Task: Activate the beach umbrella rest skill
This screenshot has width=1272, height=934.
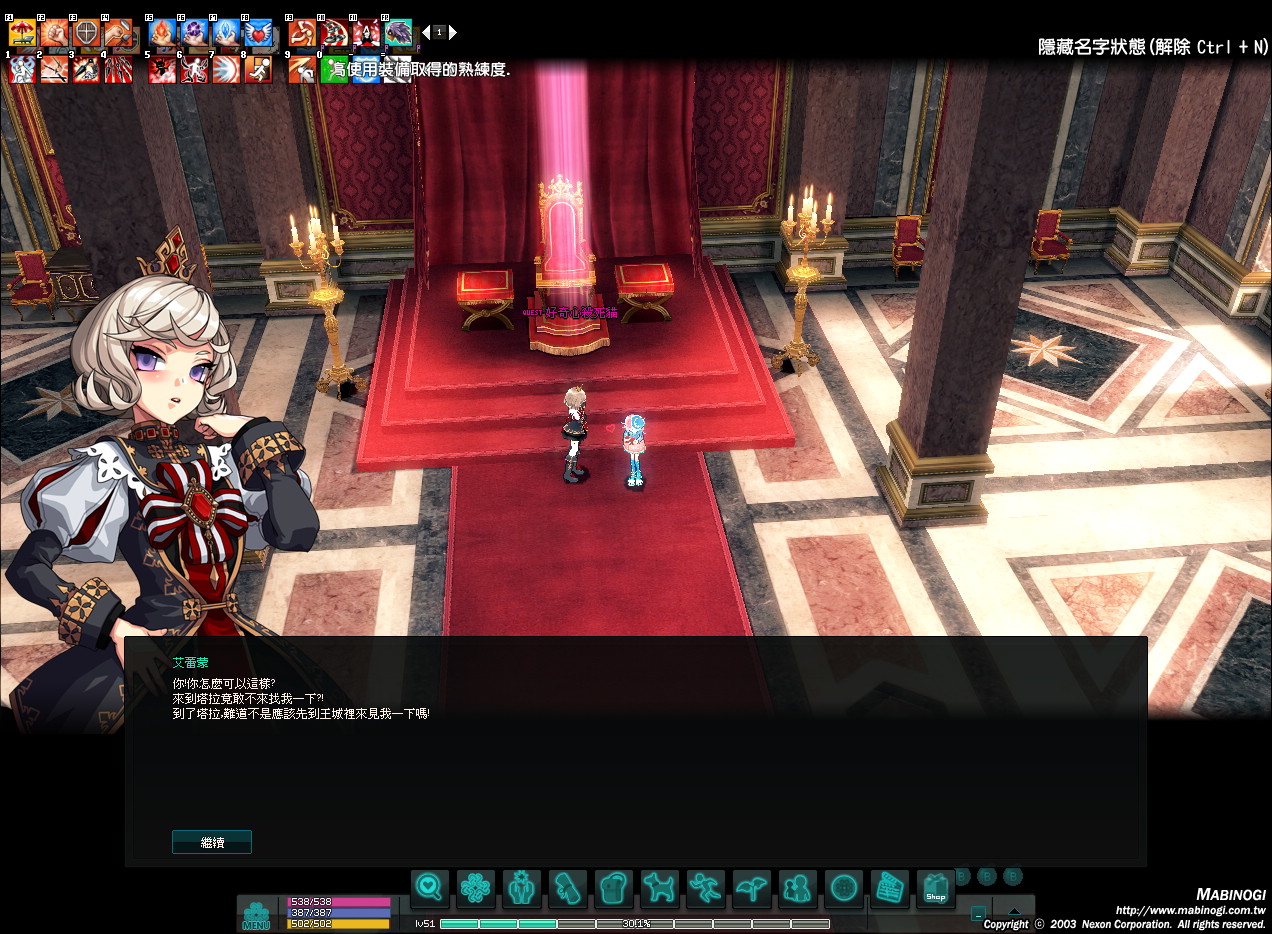Action: click(x=22, y=33)
